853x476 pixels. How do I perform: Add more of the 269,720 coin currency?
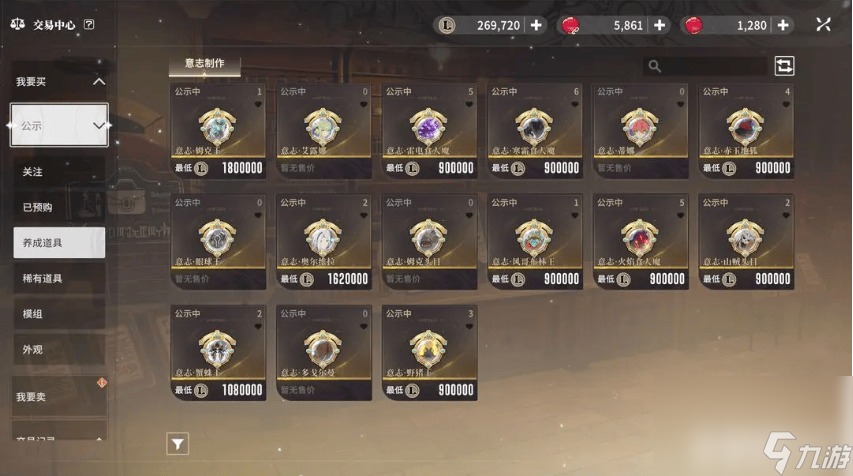(x=537, y=25)
